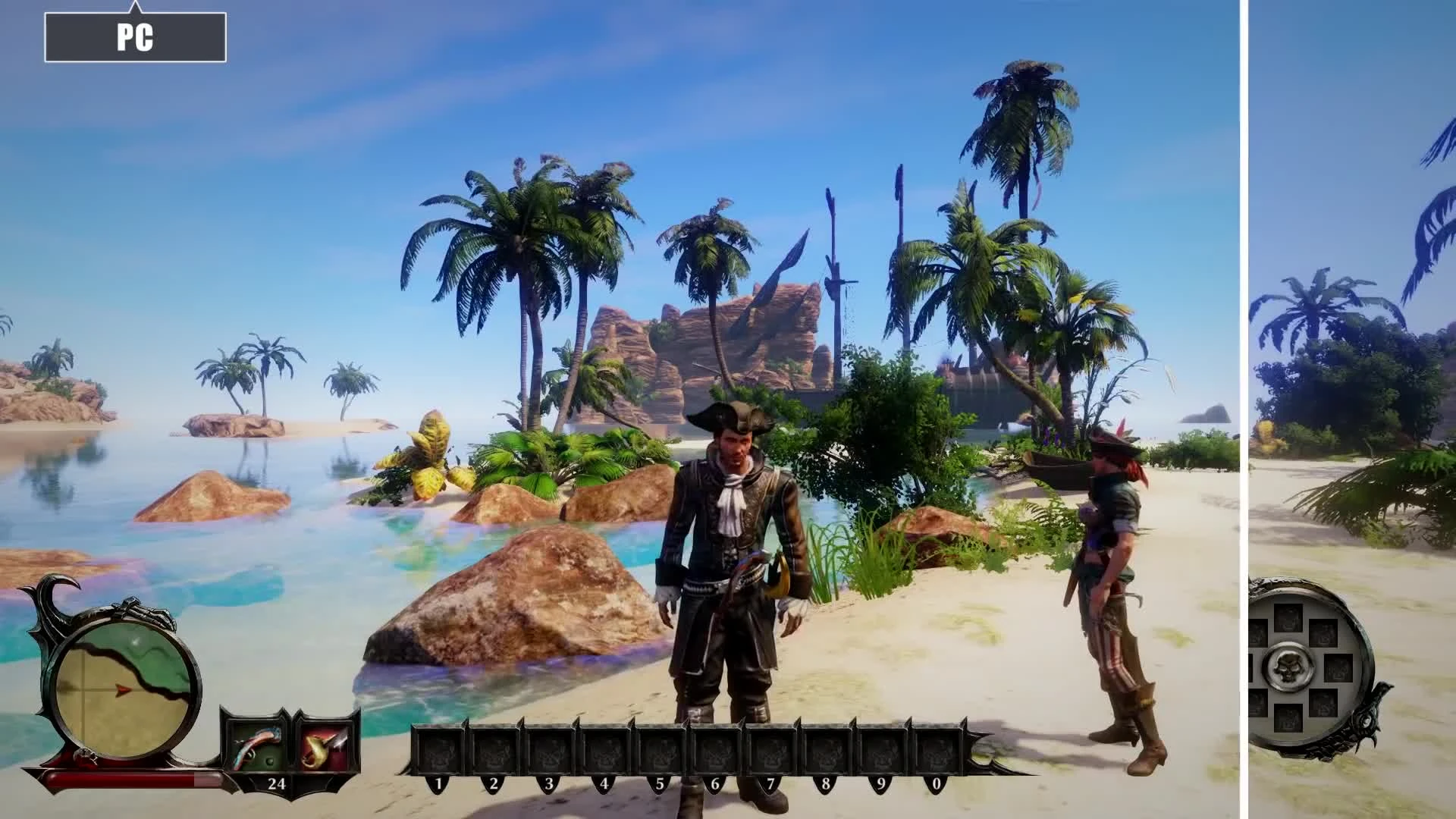This screenshot has width=1456, height=819.
Task: Select the PC label tab at top
Action: 136,35
